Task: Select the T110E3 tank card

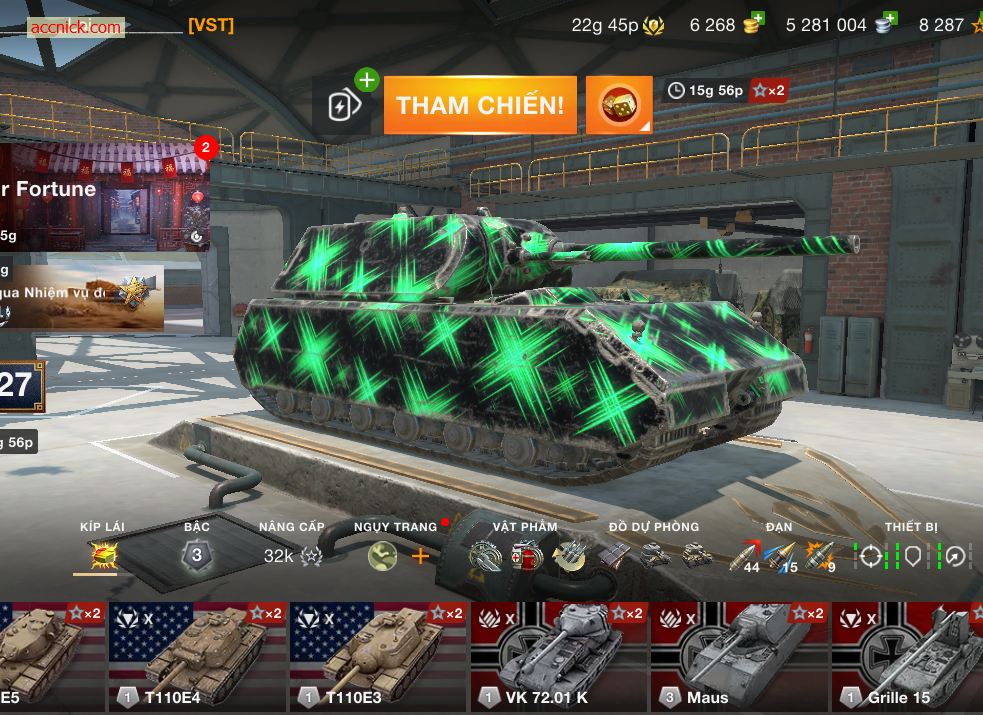Action: [x=378, y=656]
